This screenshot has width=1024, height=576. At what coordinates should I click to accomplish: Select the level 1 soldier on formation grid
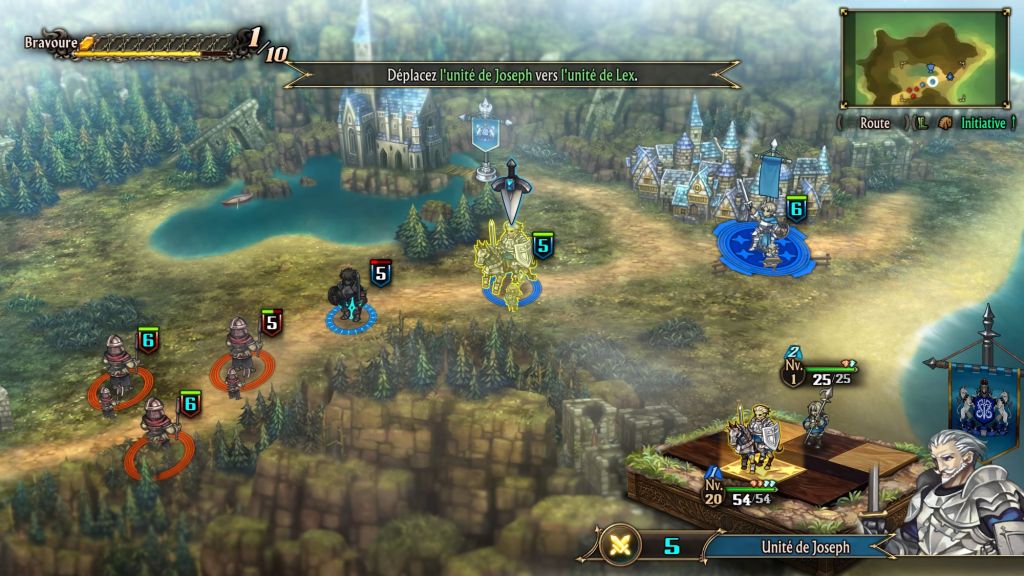click(x=816, y=418)
